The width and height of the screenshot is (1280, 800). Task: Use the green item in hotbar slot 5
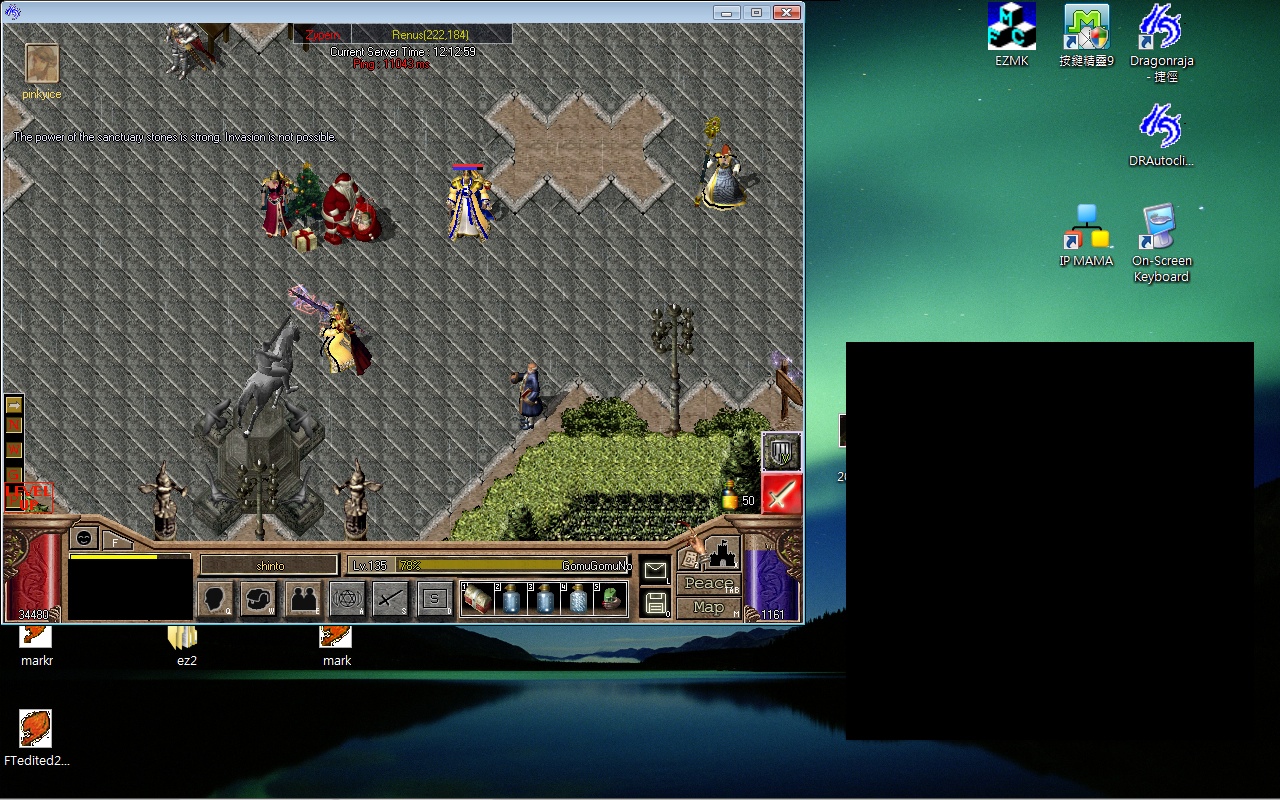pos(610,599)
